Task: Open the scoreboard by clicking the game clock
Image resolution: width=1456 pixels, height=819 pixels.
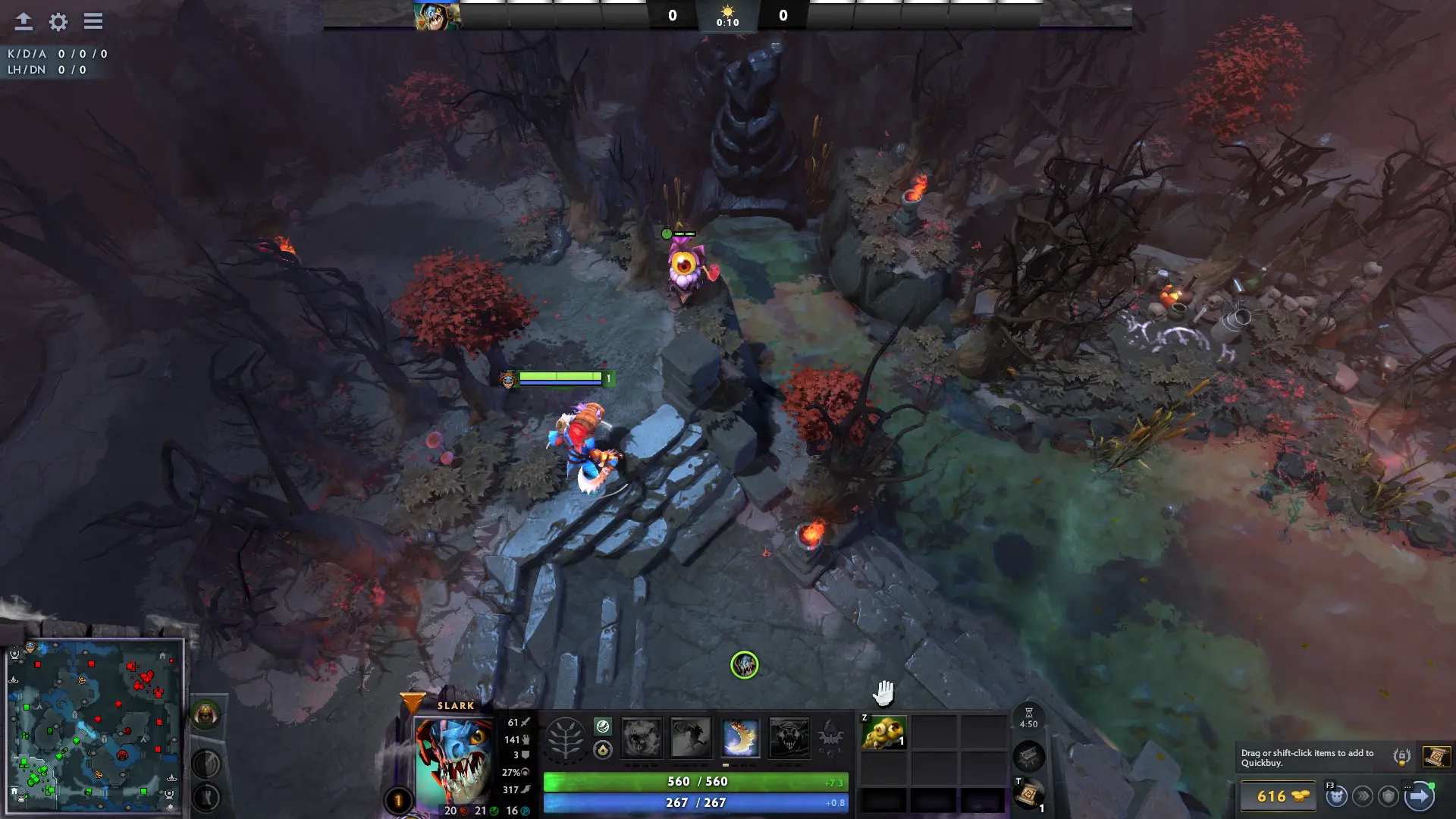Action: (727, 21)
